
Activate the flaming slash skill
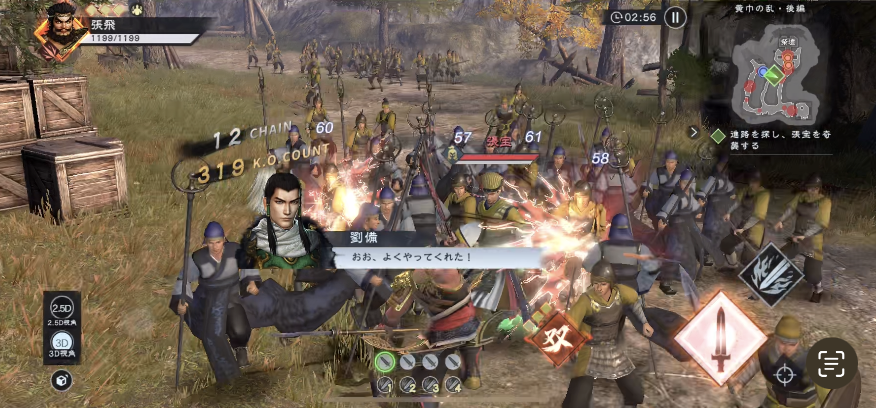click(771, 275)
